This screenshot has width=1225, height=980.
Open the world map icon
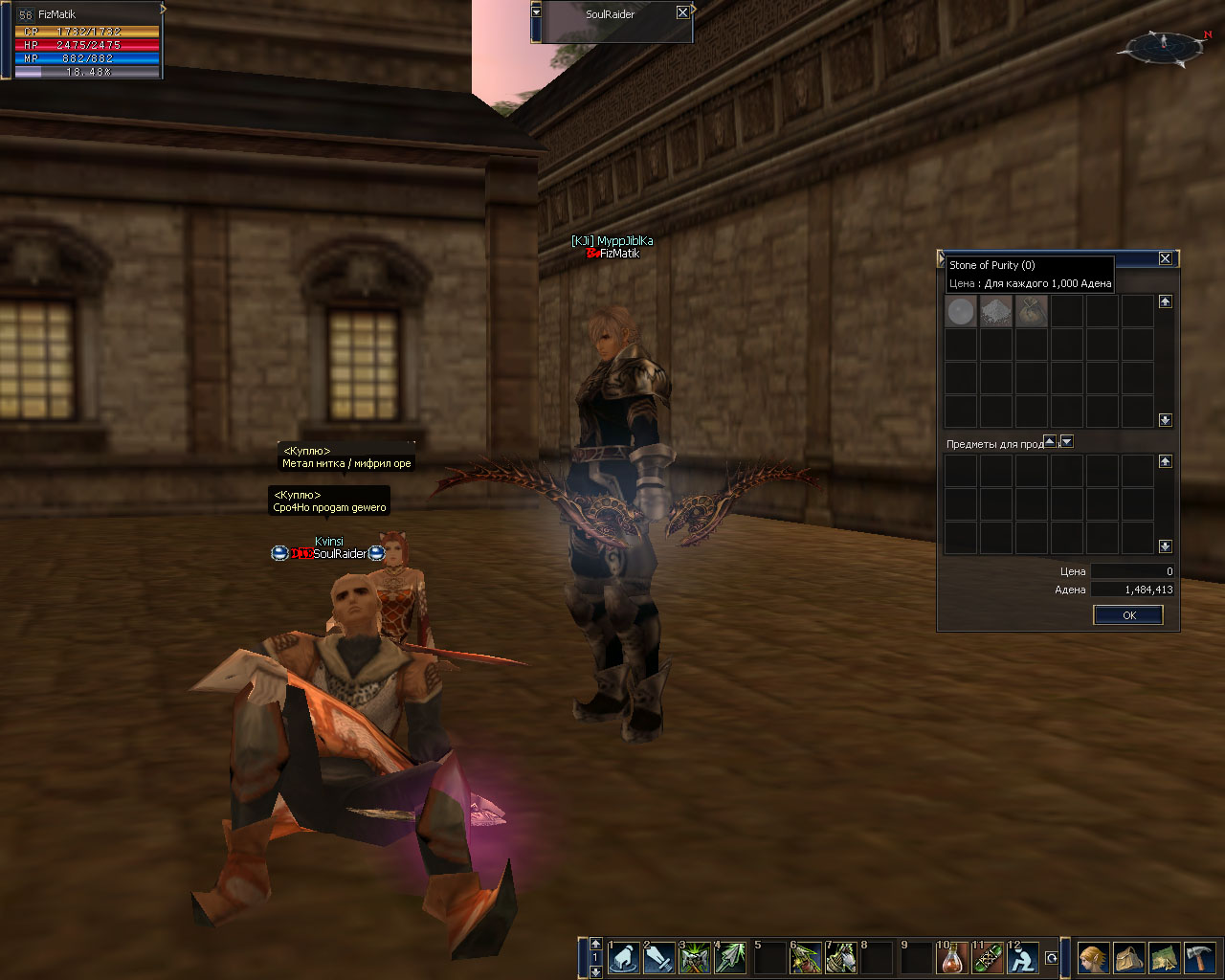(1164, 957)
